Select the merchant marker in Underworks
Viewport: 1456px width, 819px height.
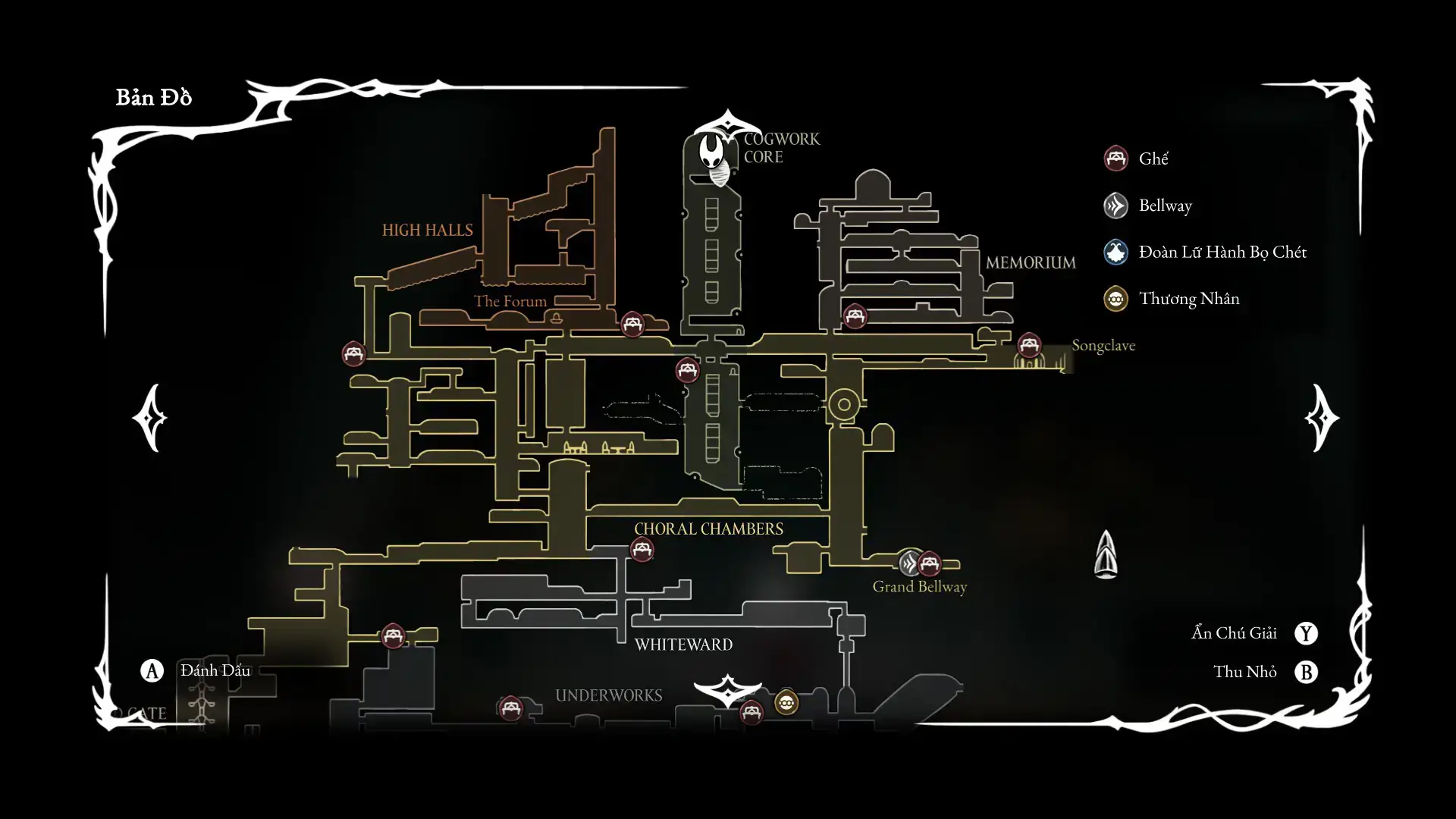tap(786, 703)
